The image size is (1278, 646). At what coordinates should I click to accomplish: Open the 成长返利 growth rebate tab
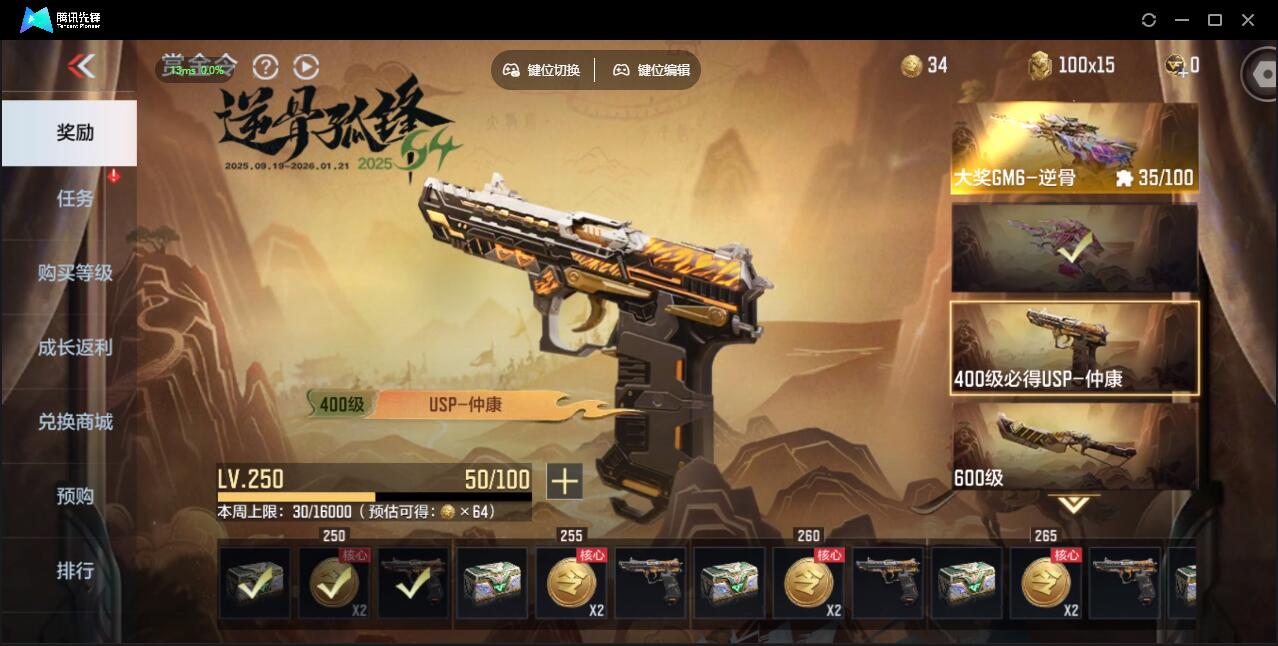pyautogui.click(x=75, y=348)
